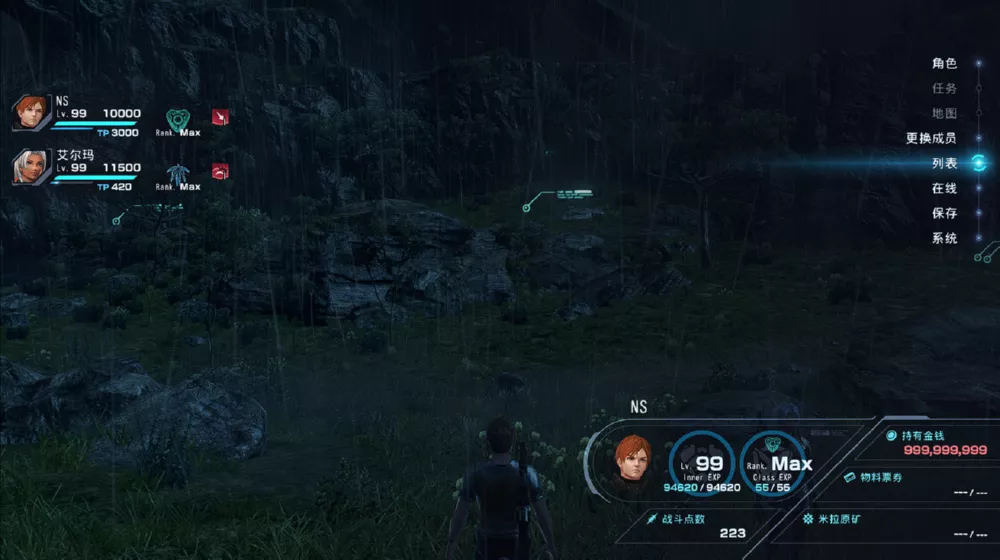The height and width of the screenshot is (560, 1000).
Task: Open the 地图 menu entry
Action: point(944,113)
